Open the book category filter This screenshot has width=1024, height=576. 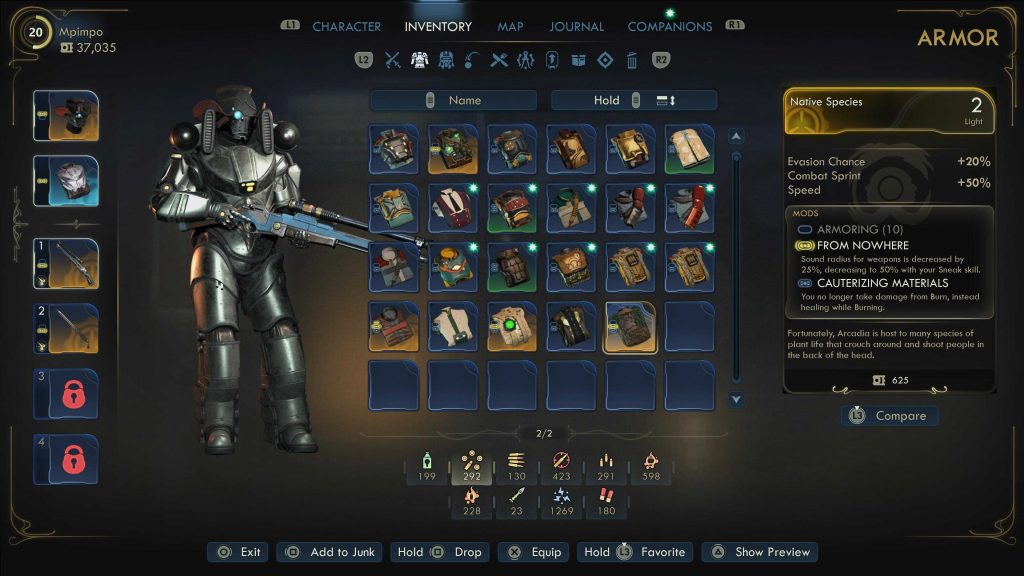click(x=578, y=60)
